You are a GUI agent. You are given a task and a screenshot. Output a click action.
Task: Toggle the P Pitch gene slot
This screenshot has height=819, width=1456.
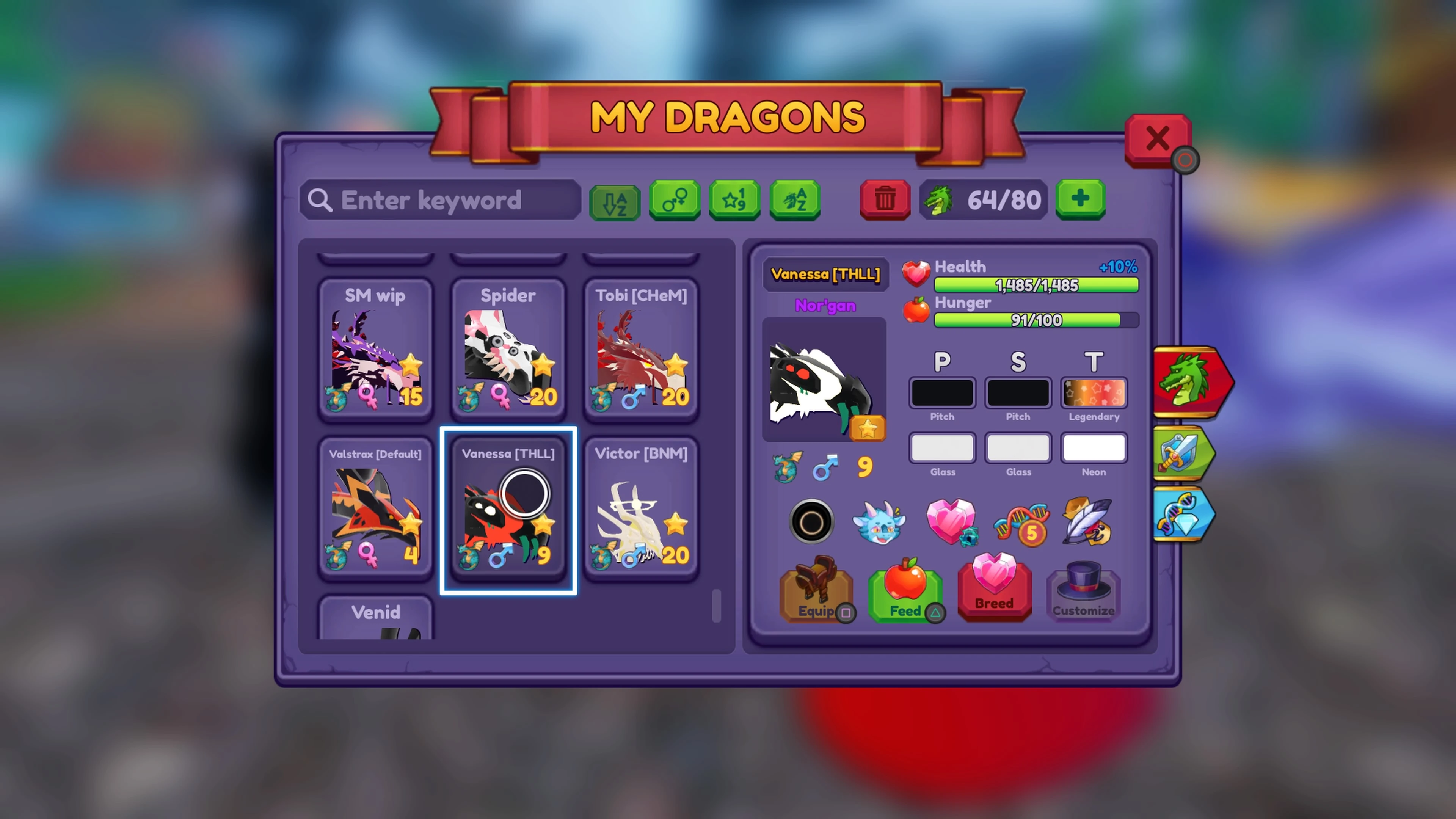[x=942, y=393]
